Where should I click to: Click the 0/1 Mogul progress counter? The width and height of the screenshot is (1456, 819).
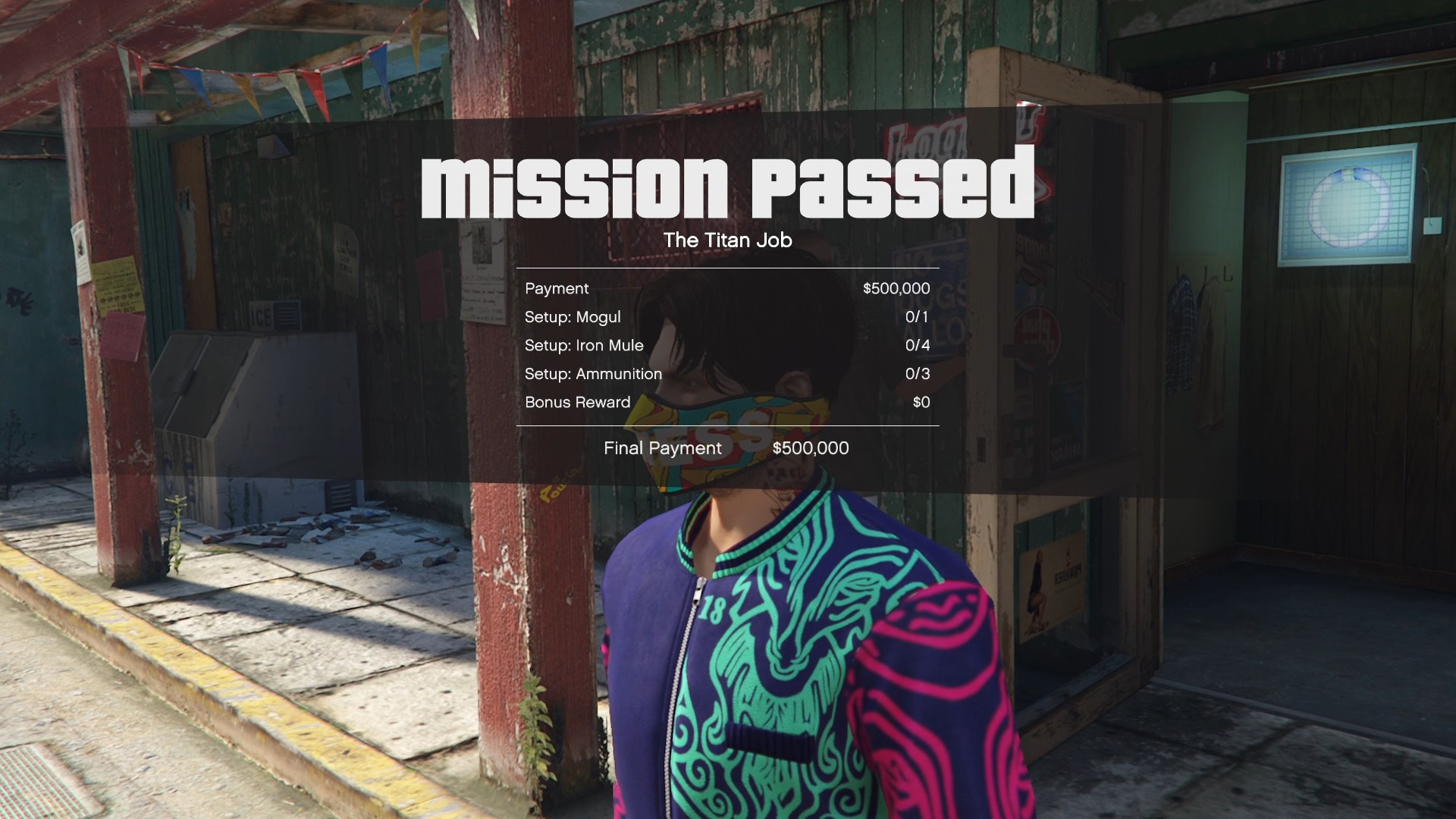[918, 317]
